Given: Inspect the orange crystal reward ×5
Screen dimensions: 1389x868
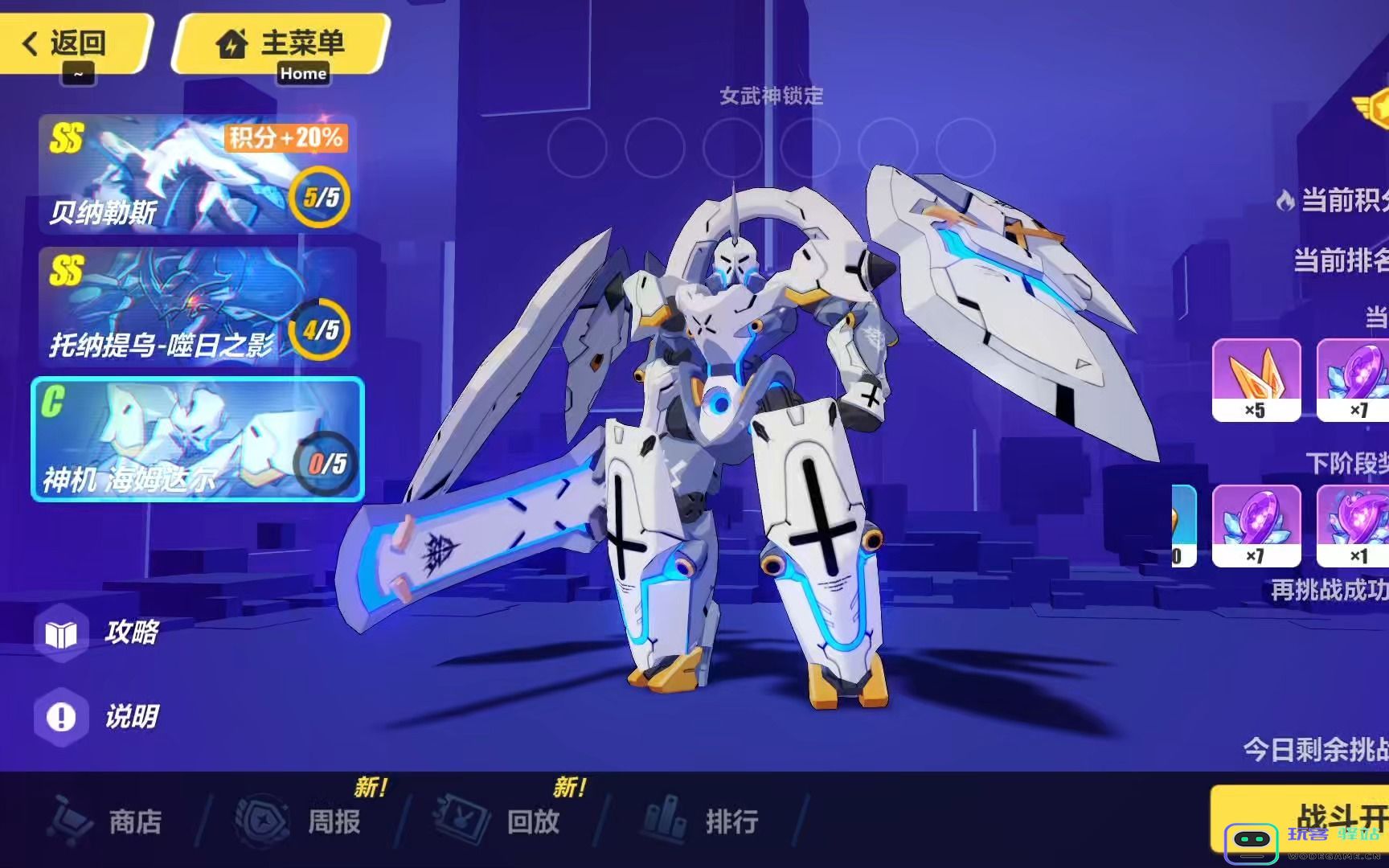Looking at the screenshot, I should [x=1256, y=379].
